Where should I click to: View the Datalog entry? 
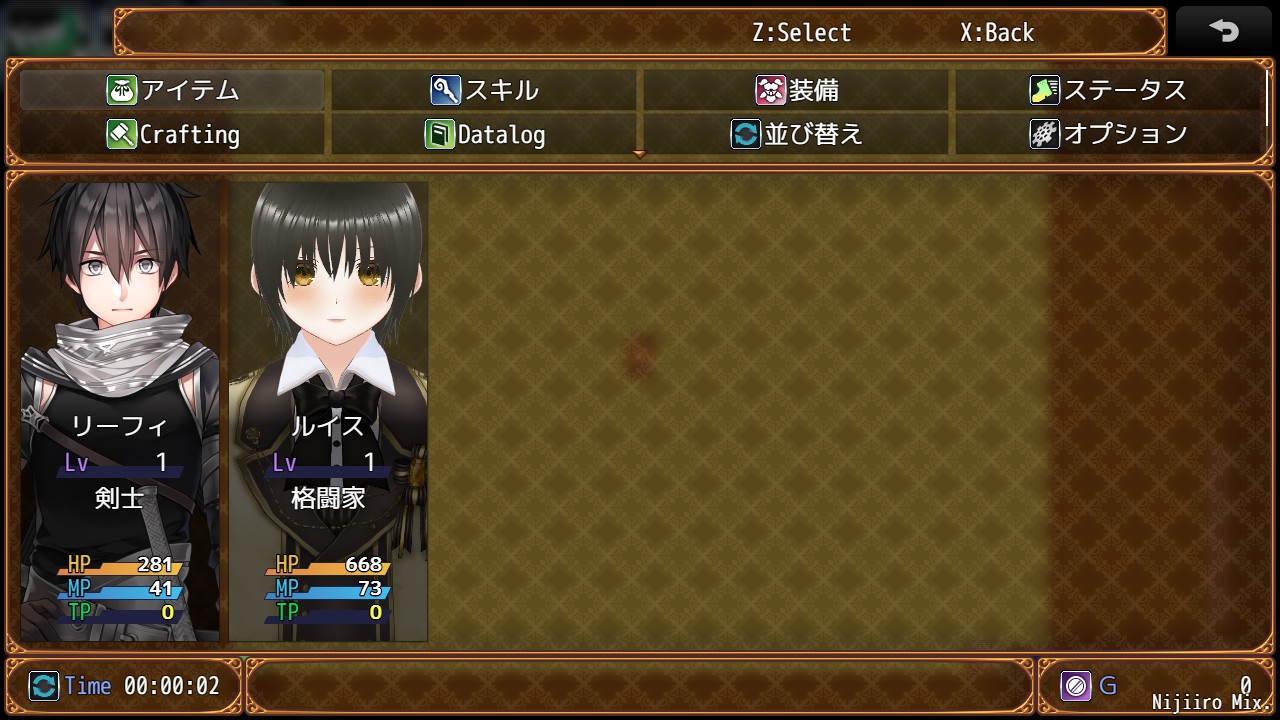click(485, 134)
